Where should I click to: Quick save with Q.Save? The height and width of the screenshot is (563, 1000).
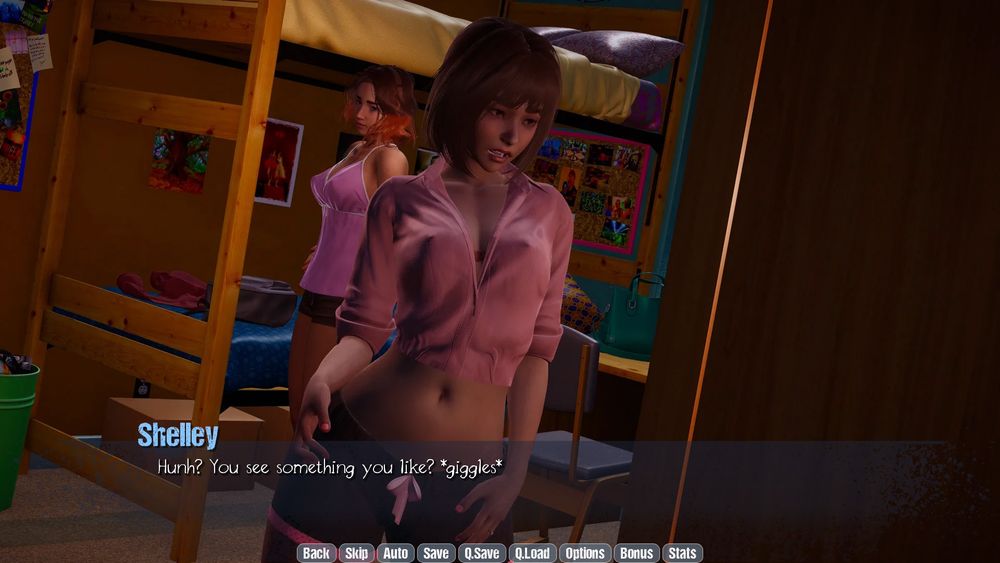[481, 553]
